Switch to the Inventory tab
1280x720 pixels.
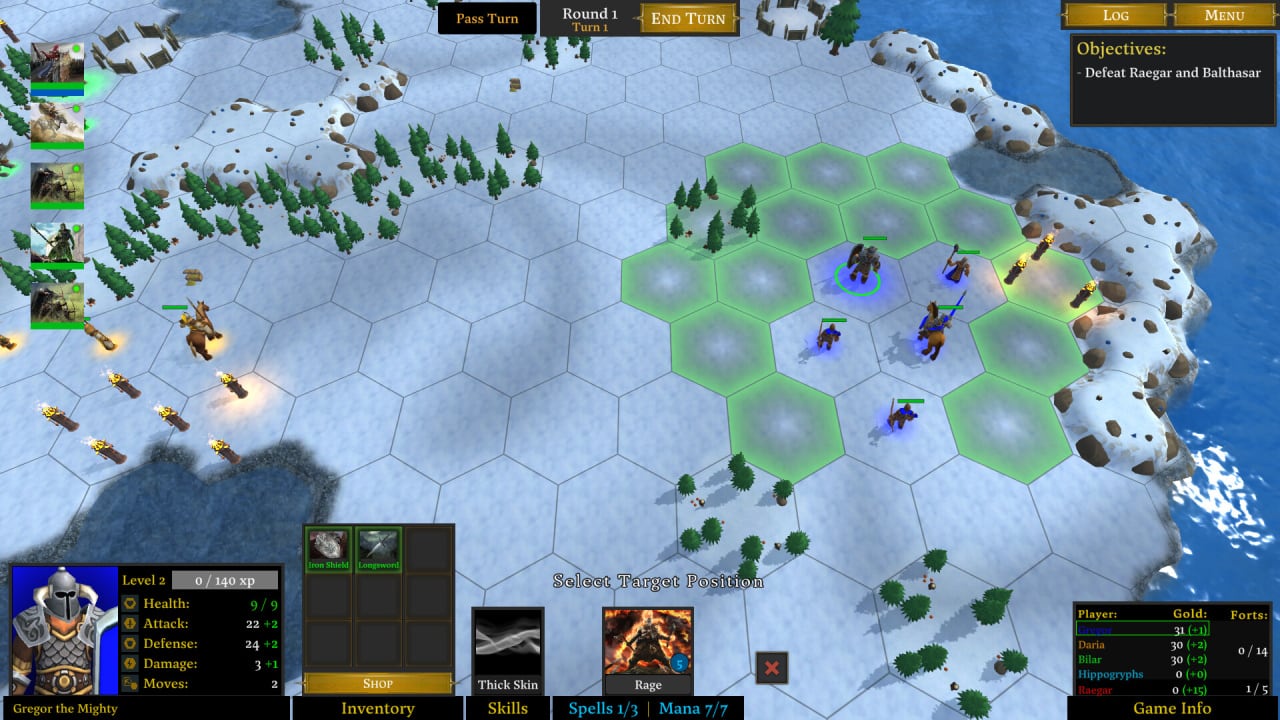[x=378, y=708]
